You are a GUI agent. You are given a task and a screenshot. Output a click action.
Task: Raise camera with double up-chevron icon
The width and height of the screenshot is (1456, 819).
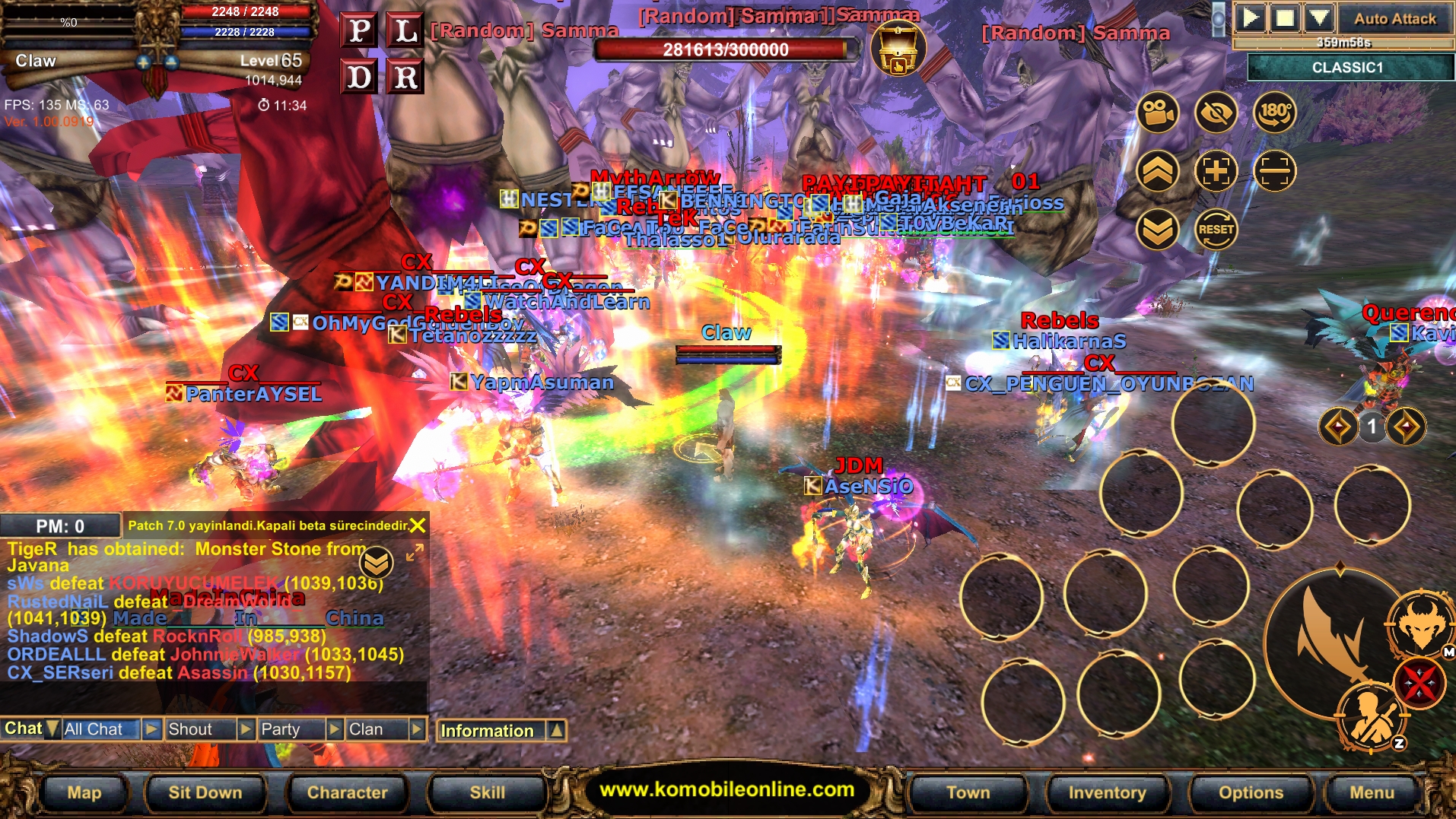[1157, 171]
